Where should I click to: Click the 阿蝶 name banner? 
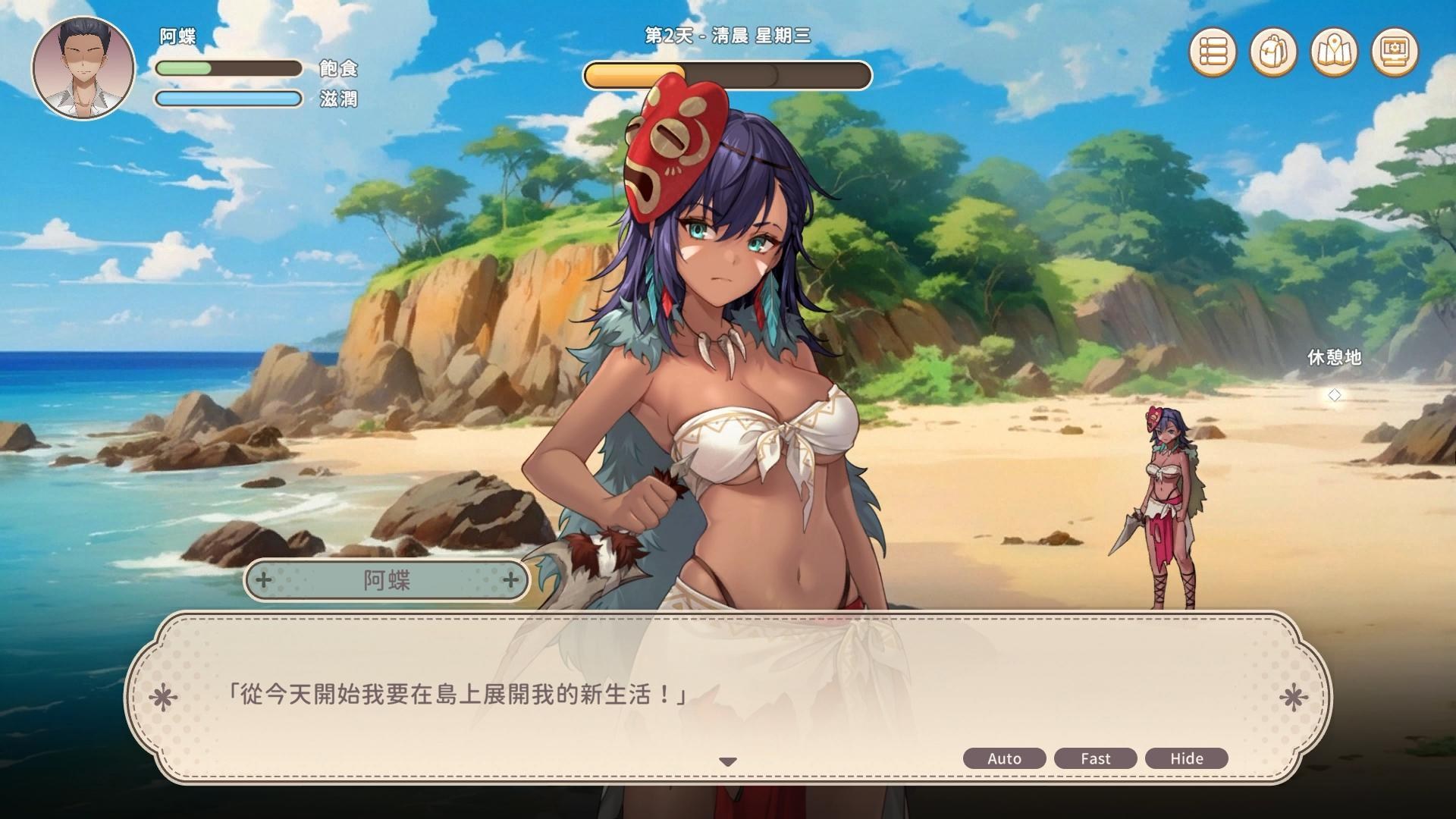[387, 580]
